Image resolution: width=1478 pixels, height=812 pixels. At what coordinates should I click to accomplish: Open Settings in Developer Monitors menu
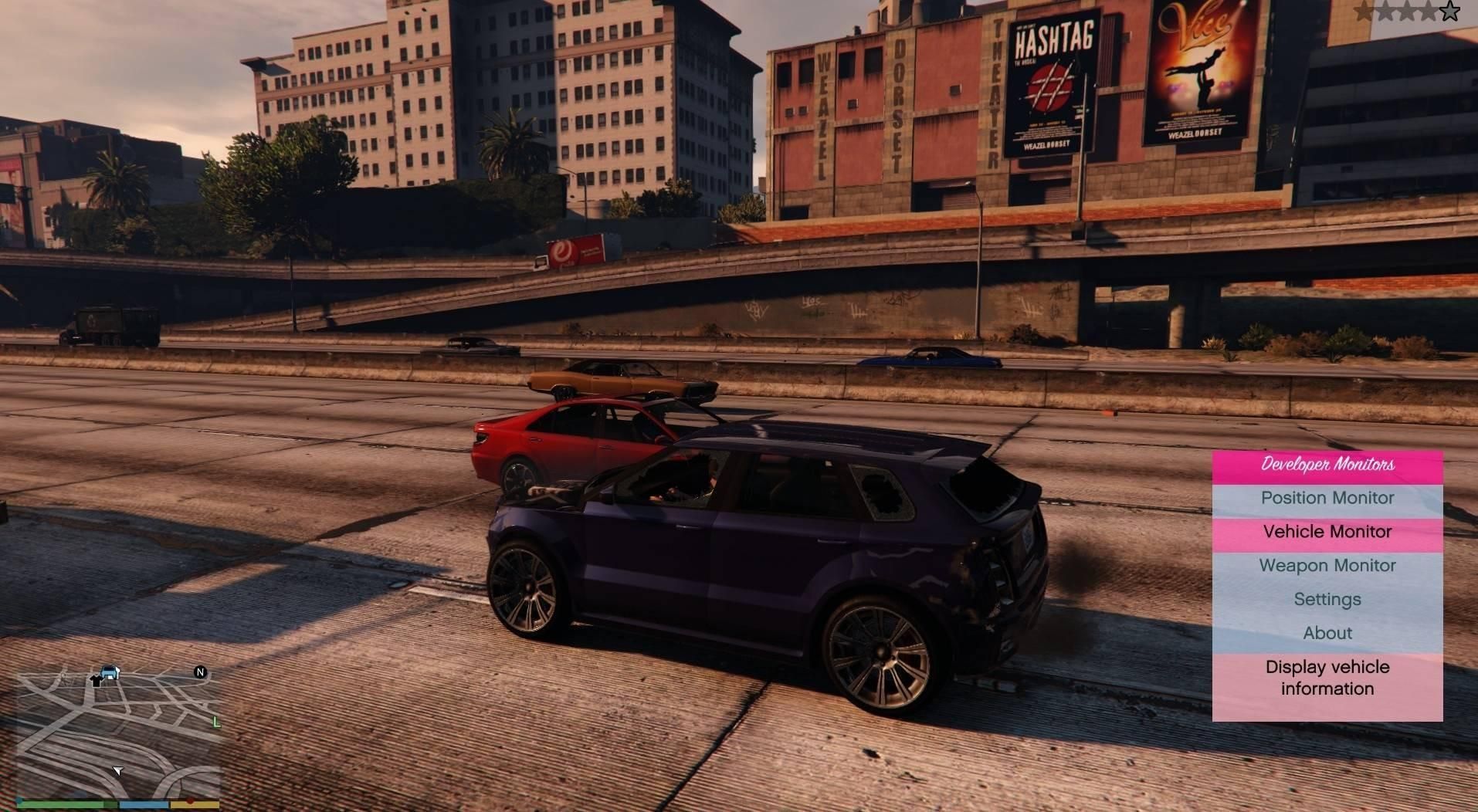coord(1327,600)
